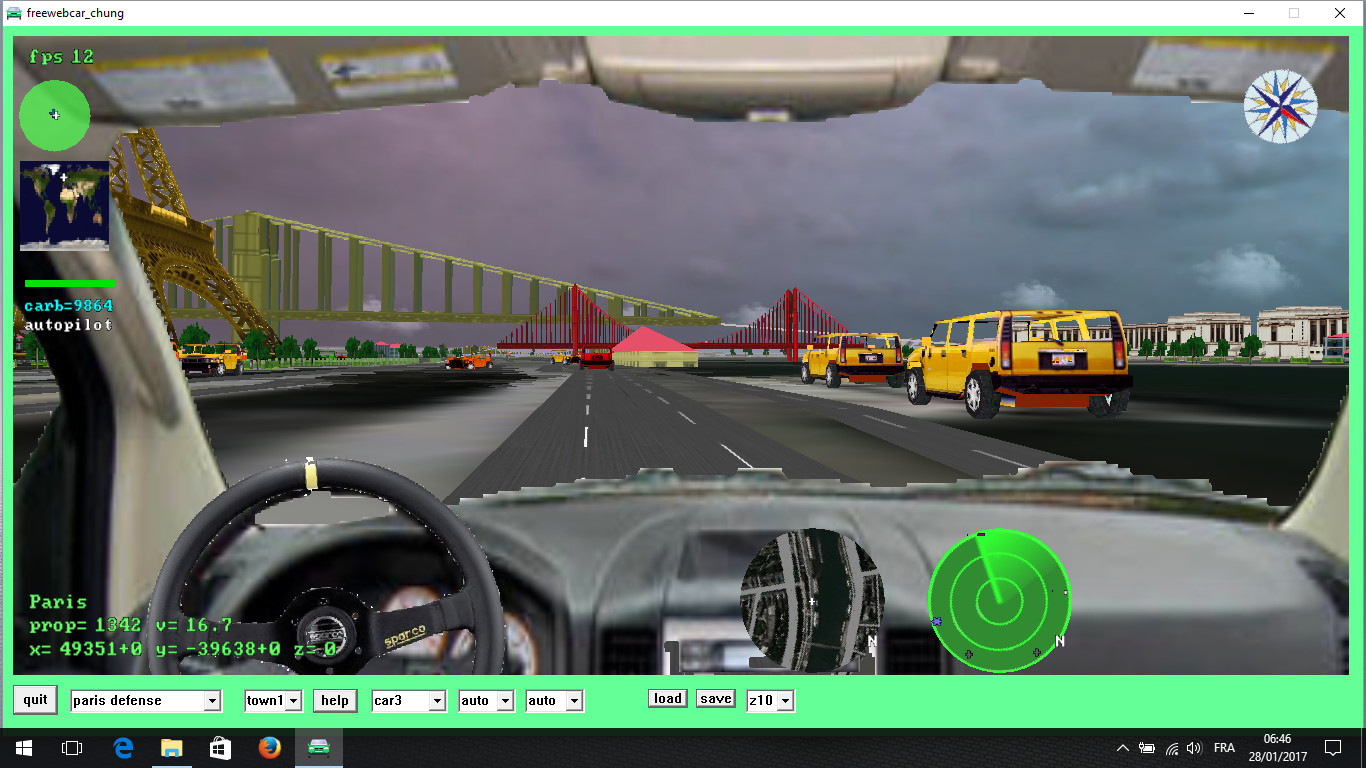Click the green steering control circle

pos(54,116)
